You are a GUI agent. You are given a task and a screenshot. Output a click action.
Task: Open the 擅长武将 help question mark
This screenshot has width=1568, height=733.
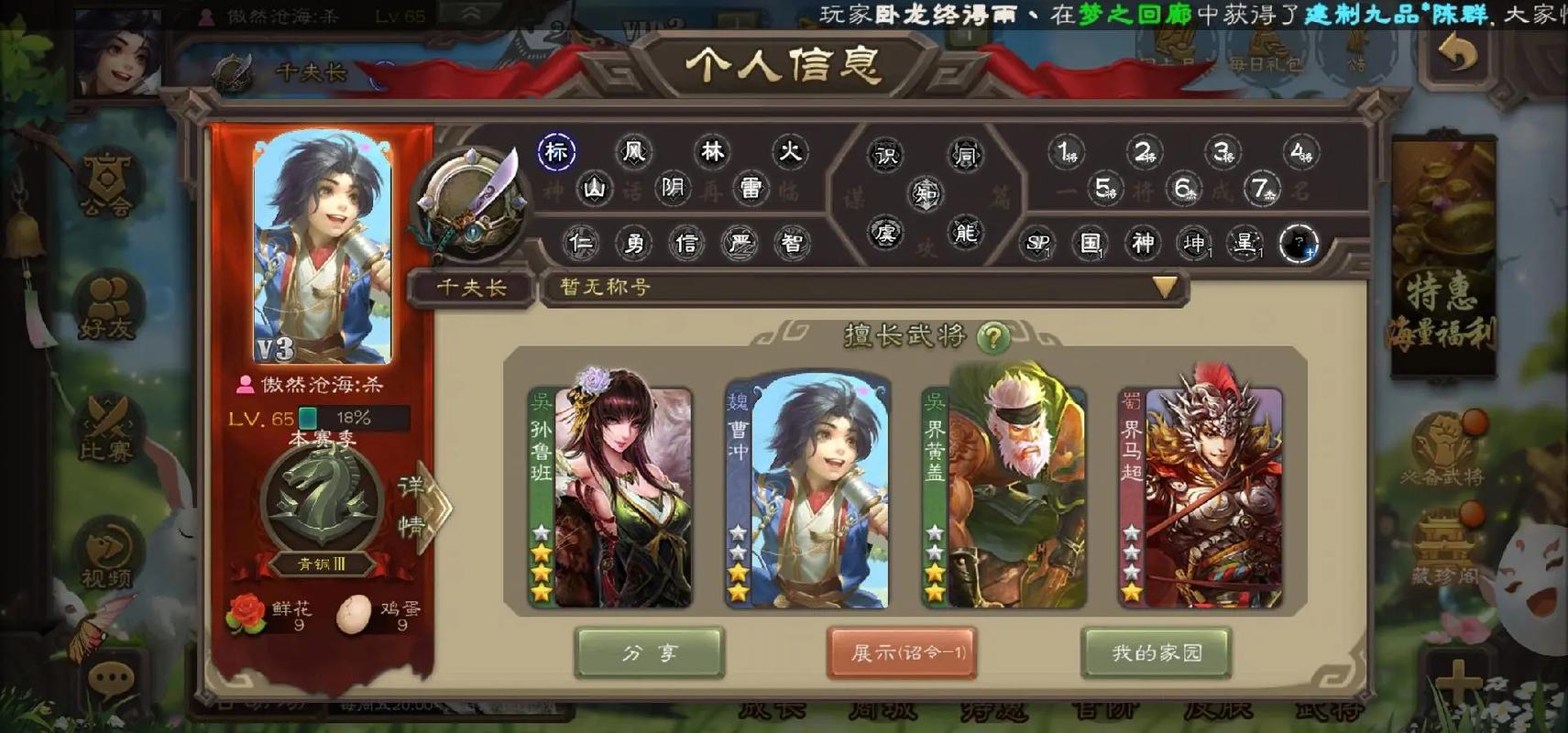992,337
